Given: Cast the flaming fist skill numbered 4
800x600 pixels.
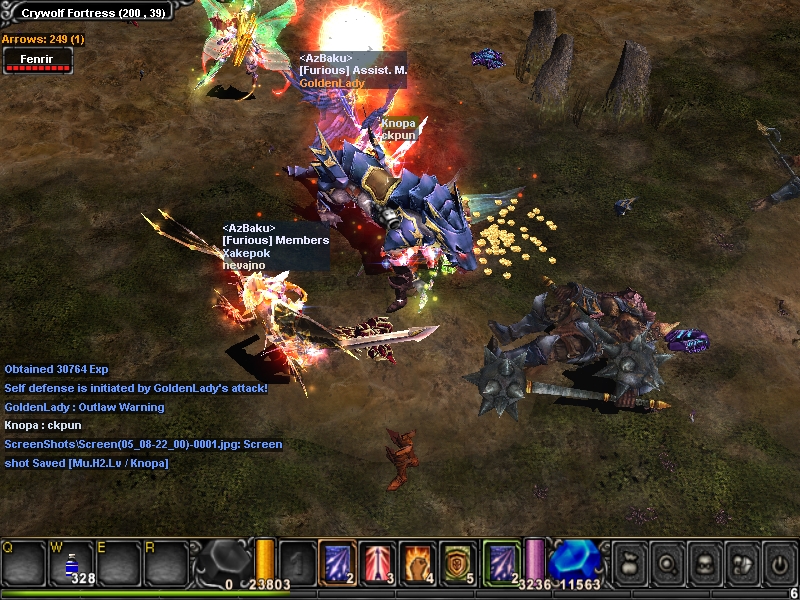Looking at the screenshot, I should (x=417, y=561).
